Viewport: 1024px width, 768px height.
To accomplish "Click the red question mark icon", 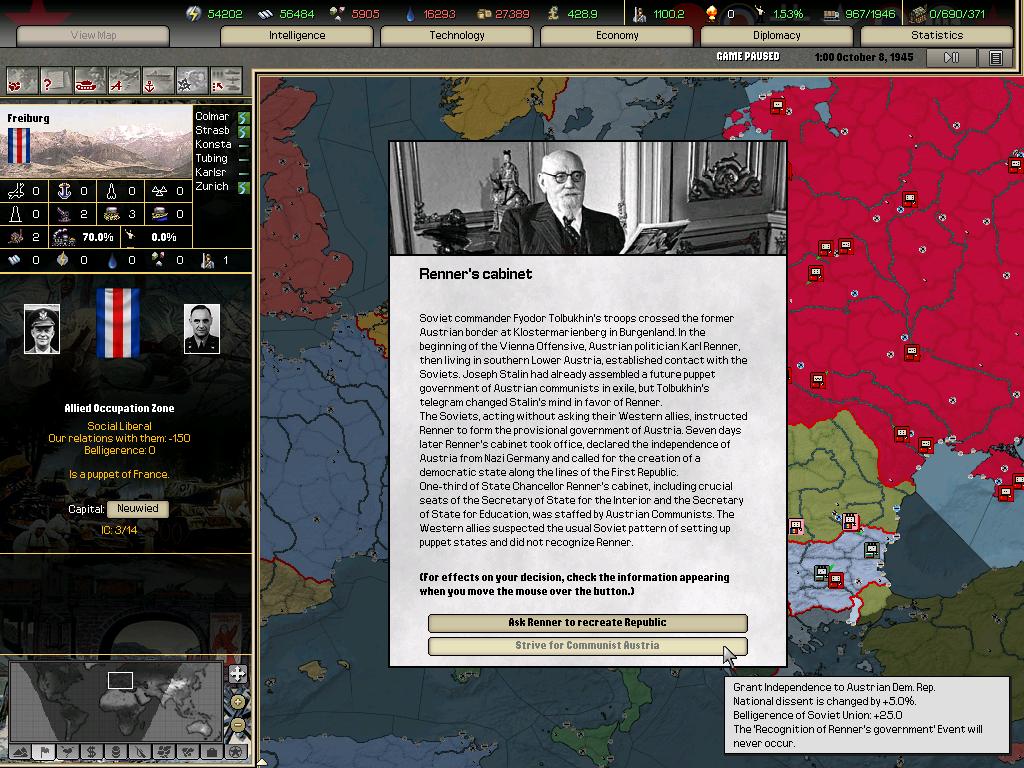I will click(56, 79).
